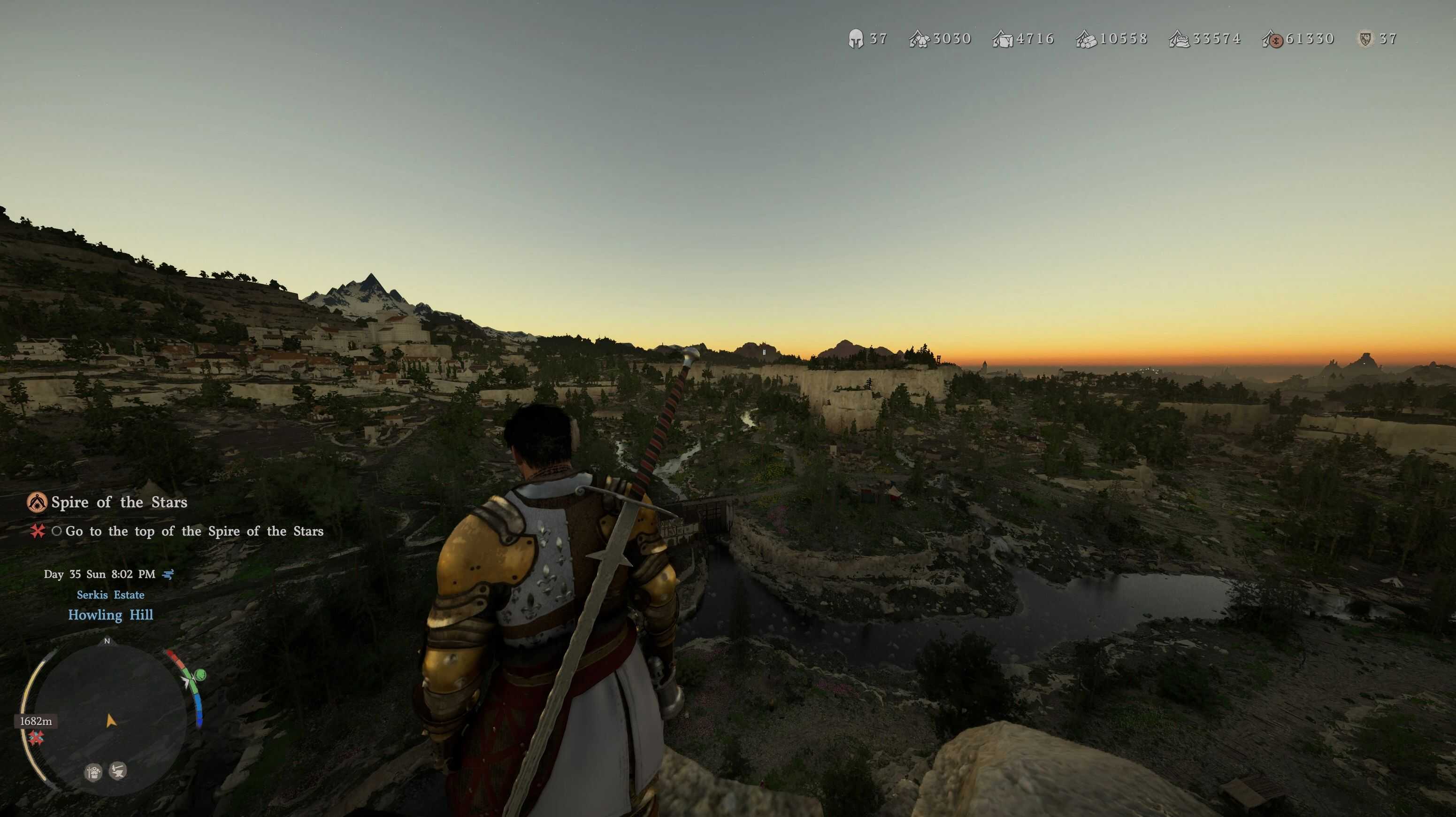
Task: Select the Spire of the Stars quest title
Action: pyautogui.click(x=119, y=502)
